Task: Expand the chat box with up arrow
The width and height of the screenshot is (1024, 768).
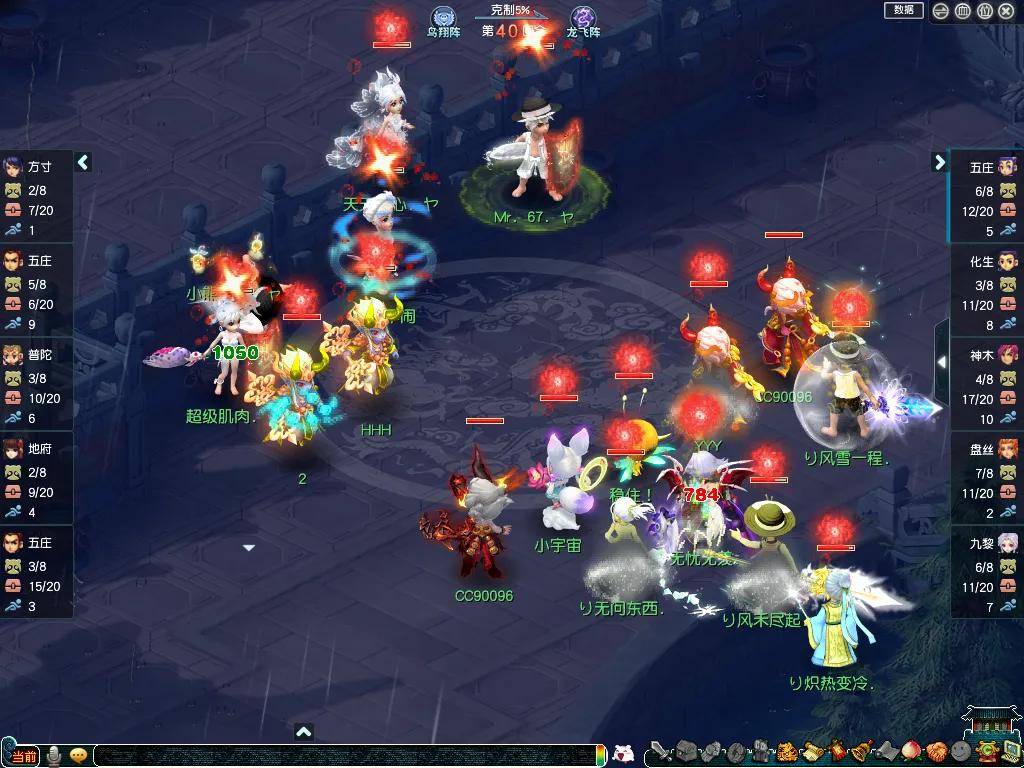Action: [304, 732]
